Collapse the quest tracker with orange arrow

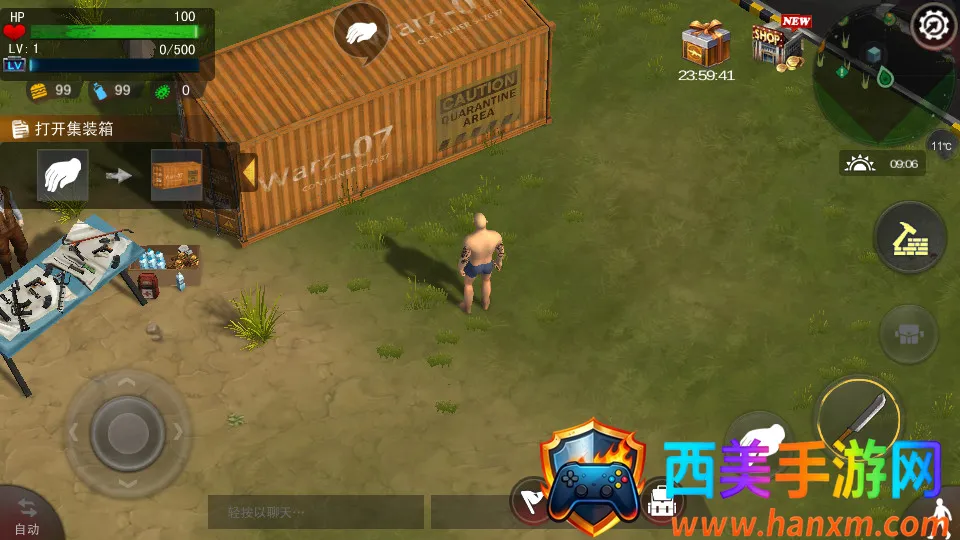click(x=248, y=173)
